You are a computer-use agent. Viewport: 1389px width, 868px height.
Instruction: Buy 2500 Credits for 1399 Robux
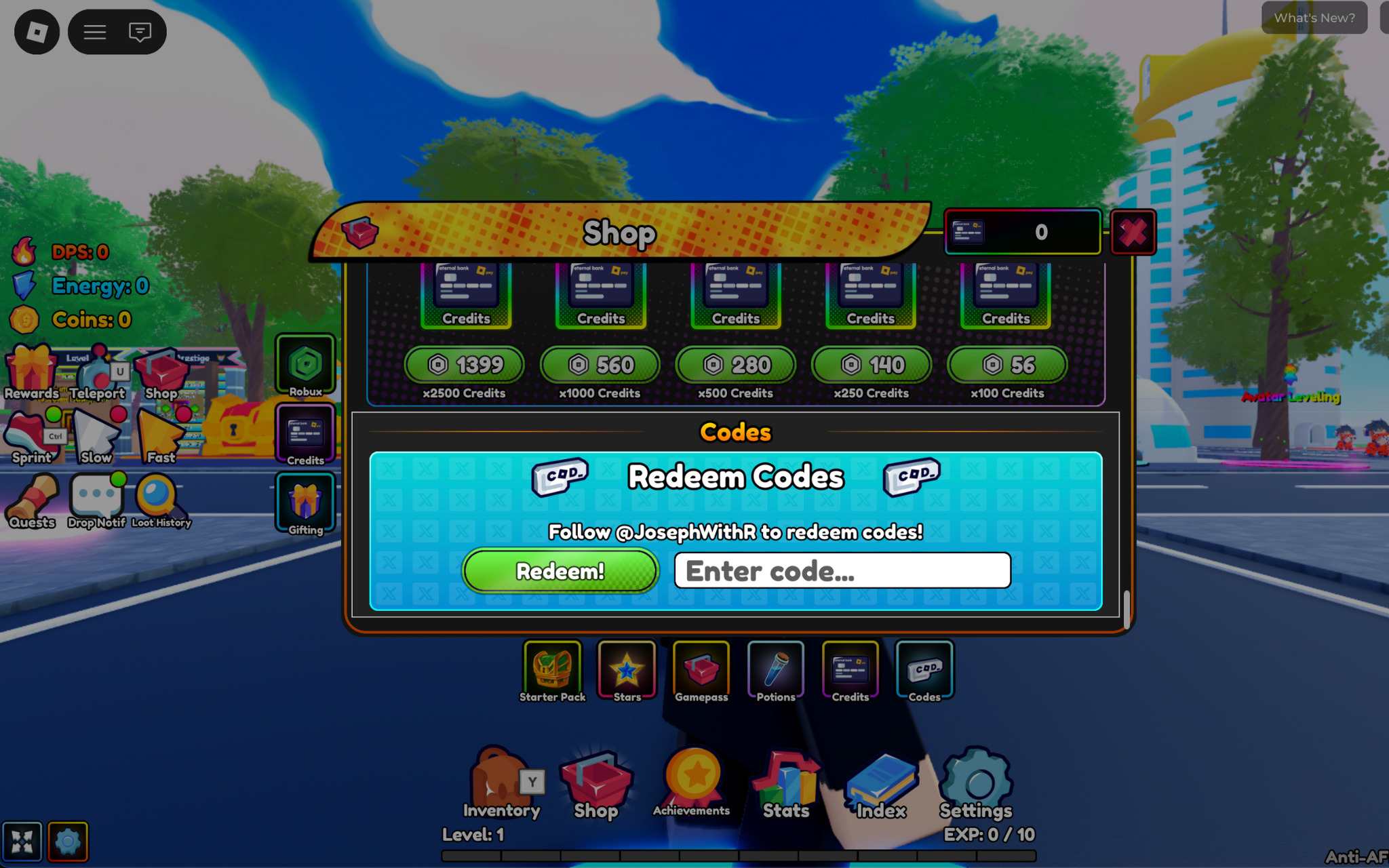463,365
